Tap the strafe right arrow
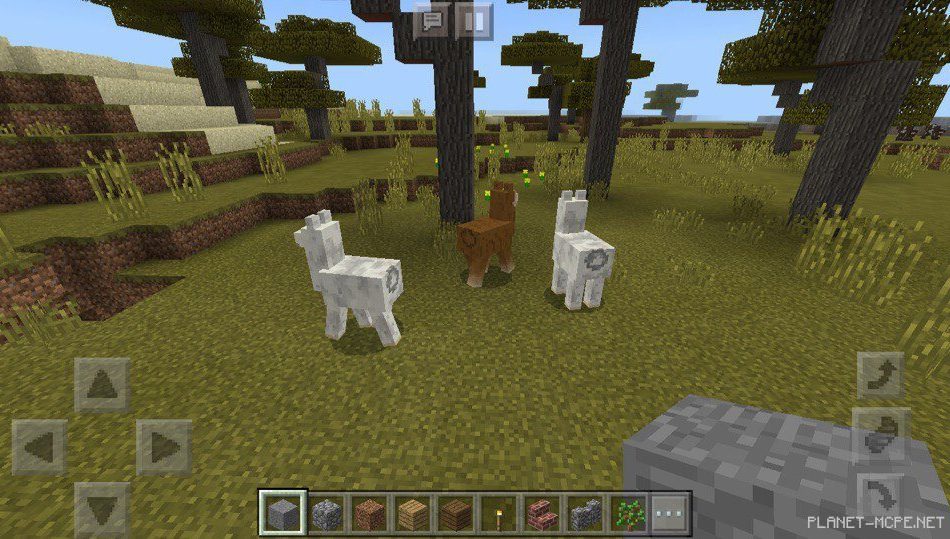The width and height of the screenshot is (950, 539). 163,447
